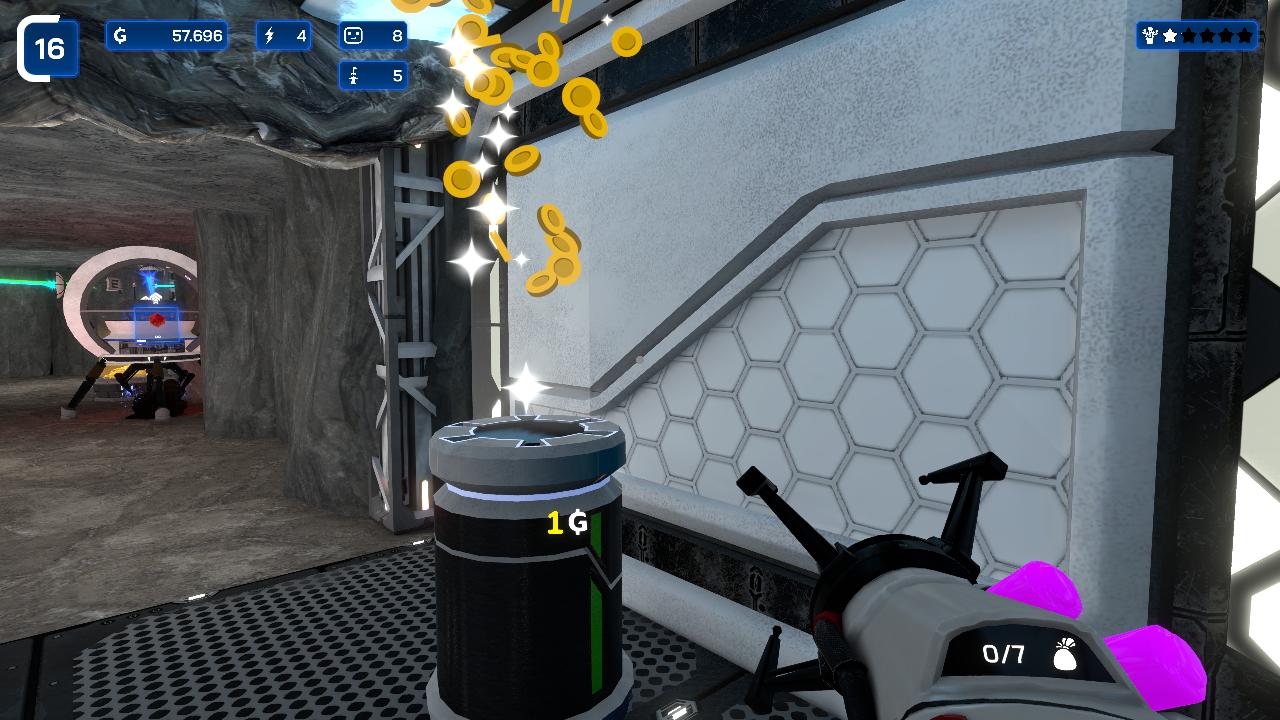This screenshot has width=1280, height=720.
Task: Click the trophy statue icon by the stars
Action: [1149, 35]
